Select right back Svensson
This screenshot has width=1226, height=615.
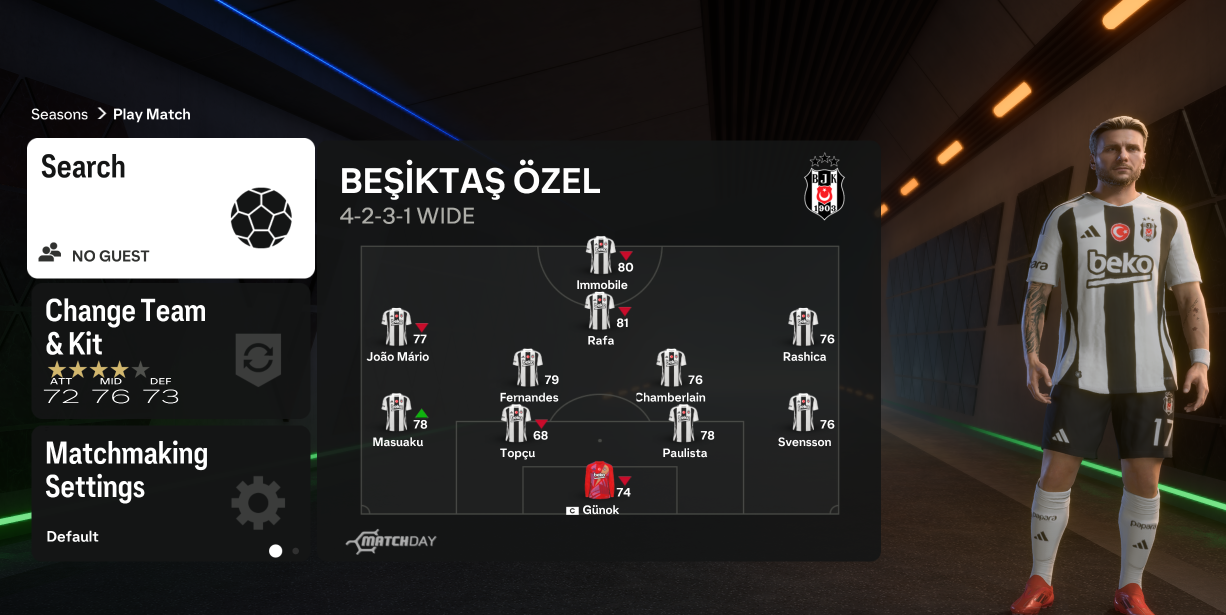803,413
